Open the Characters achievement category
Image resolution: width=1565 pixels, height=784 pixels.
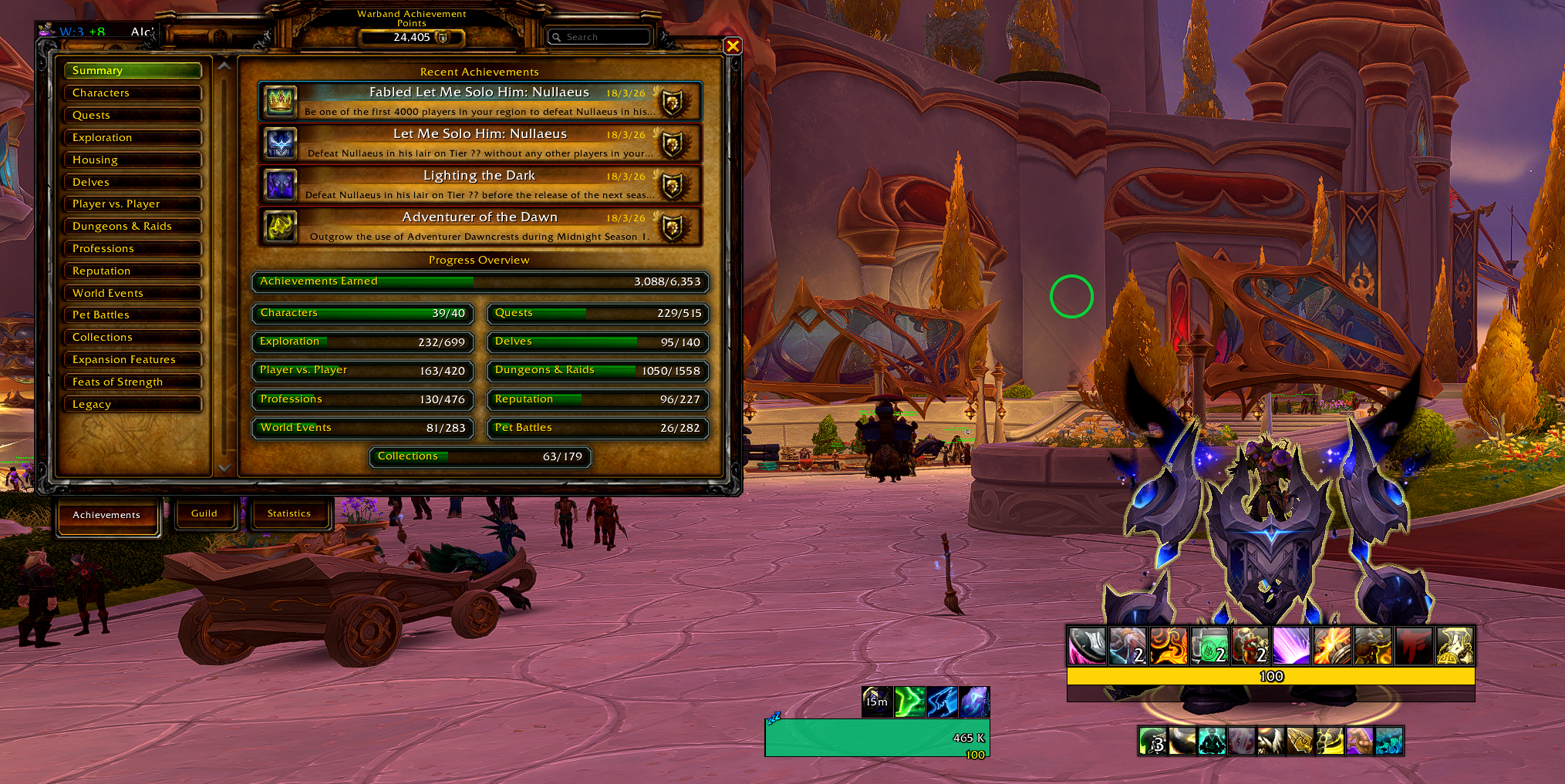(133, 93)
